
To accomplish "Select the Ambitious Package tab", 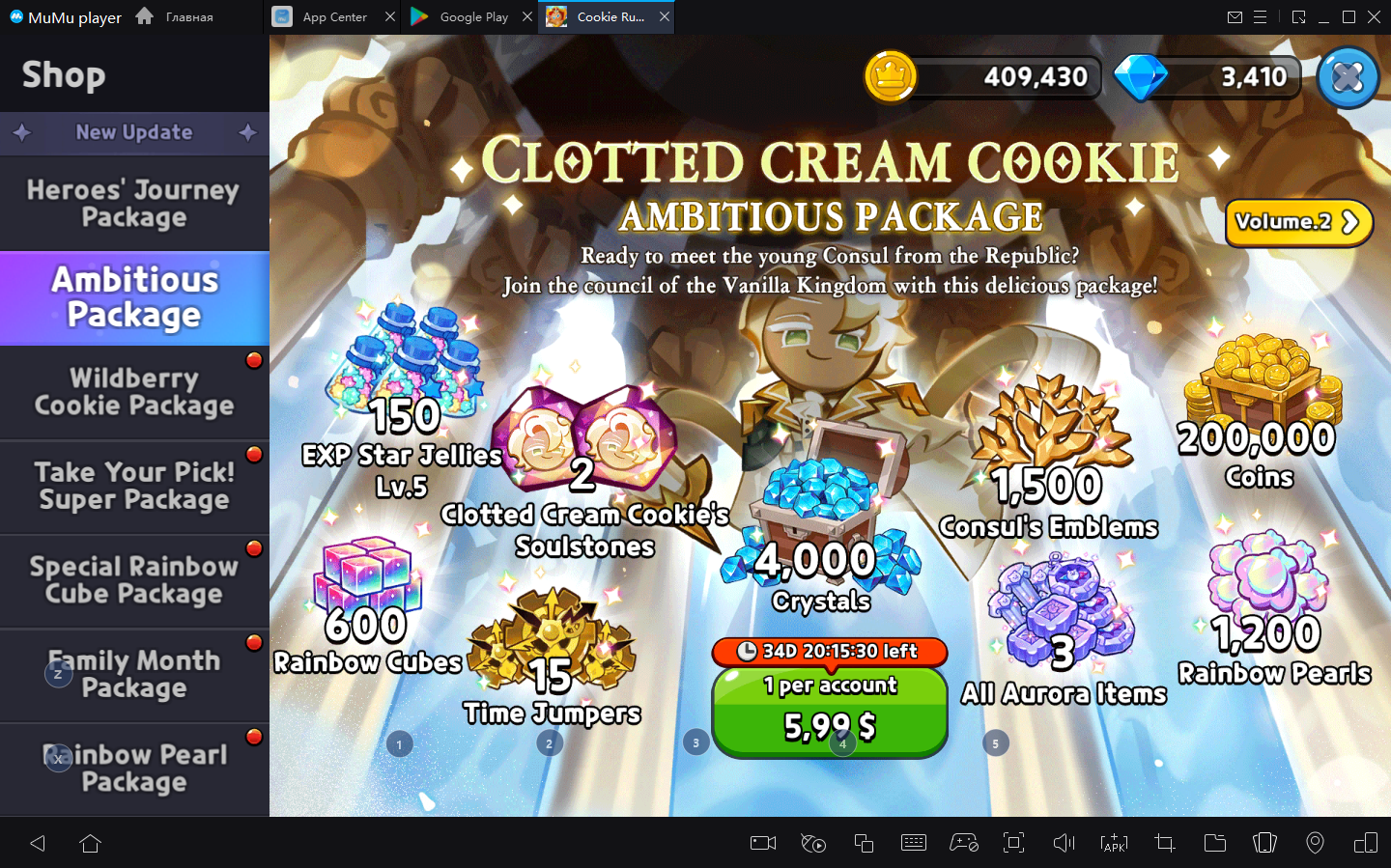I will [x=134, y=297].
